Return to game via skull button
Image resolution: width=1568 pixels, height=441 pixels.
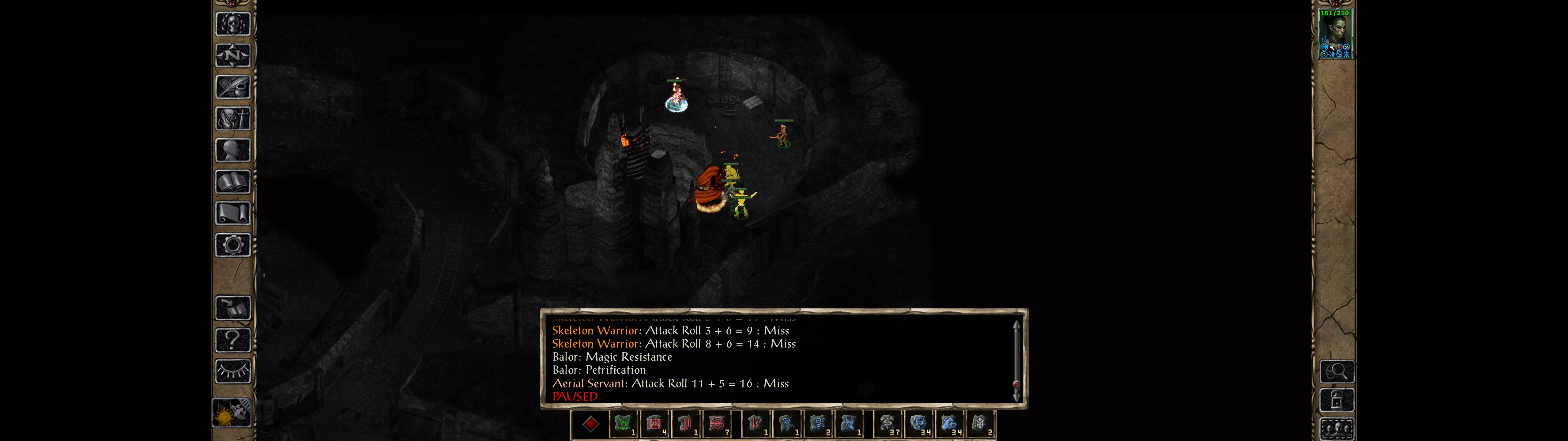pyautogui.click(x=232, y=24)
